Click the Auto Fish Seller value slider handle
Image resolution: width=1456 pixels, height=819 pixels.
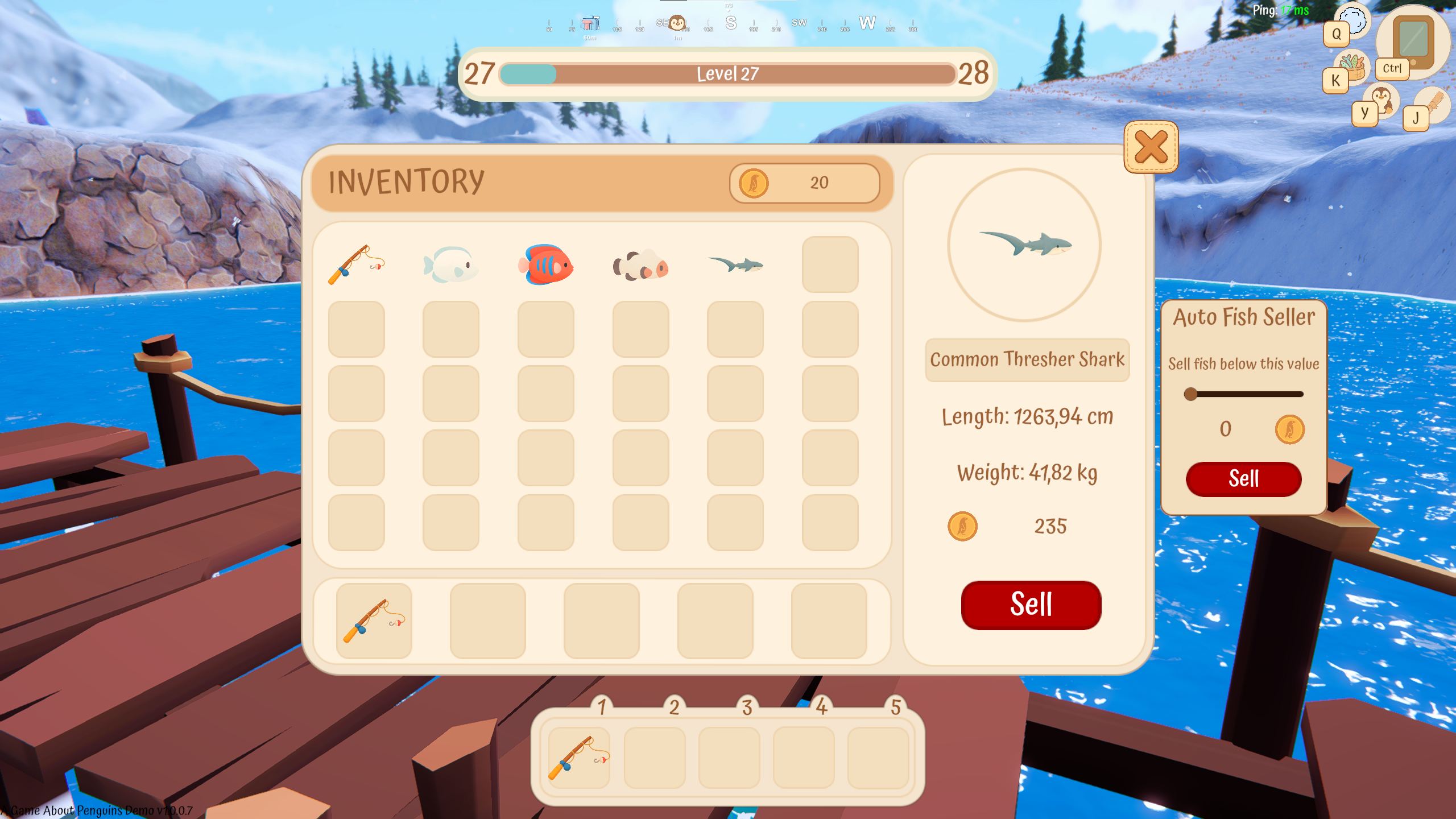tap(1190, 394)
